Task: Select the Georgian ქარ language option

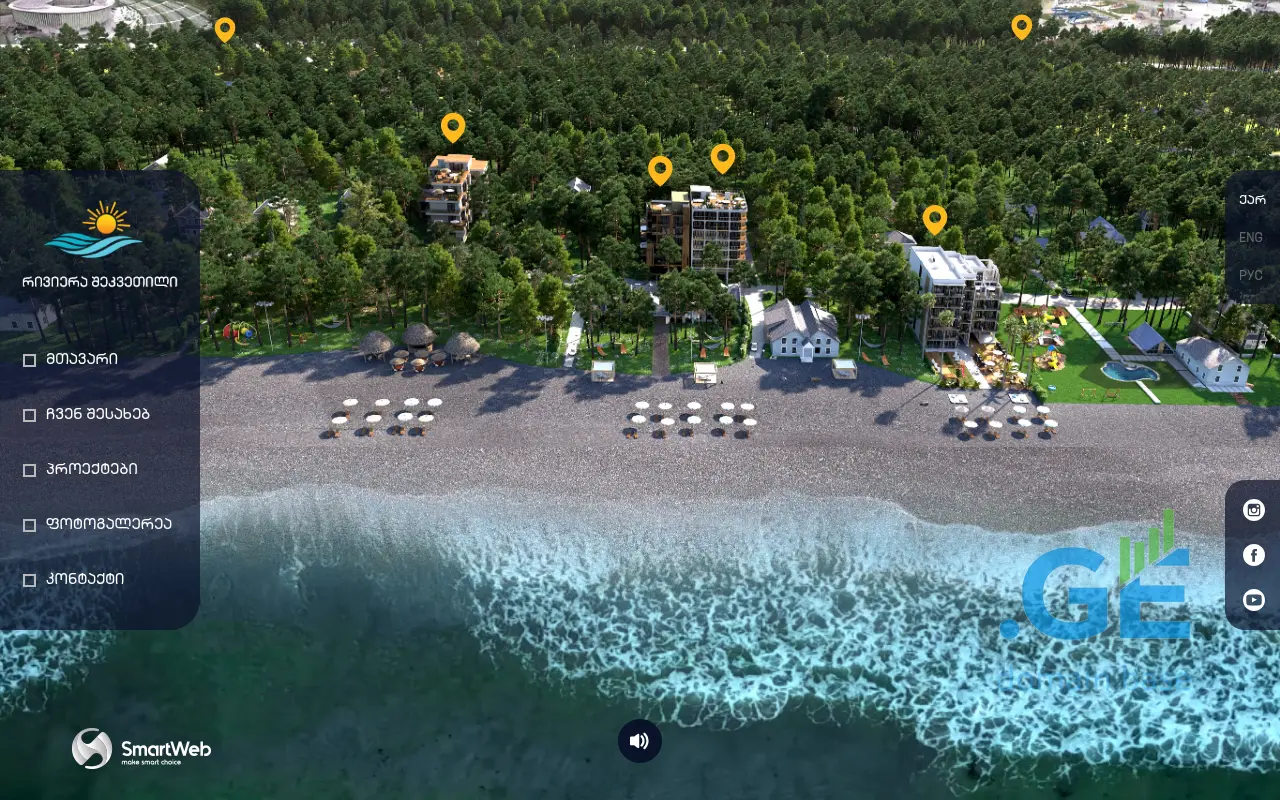Action: tap(1252, 199)
